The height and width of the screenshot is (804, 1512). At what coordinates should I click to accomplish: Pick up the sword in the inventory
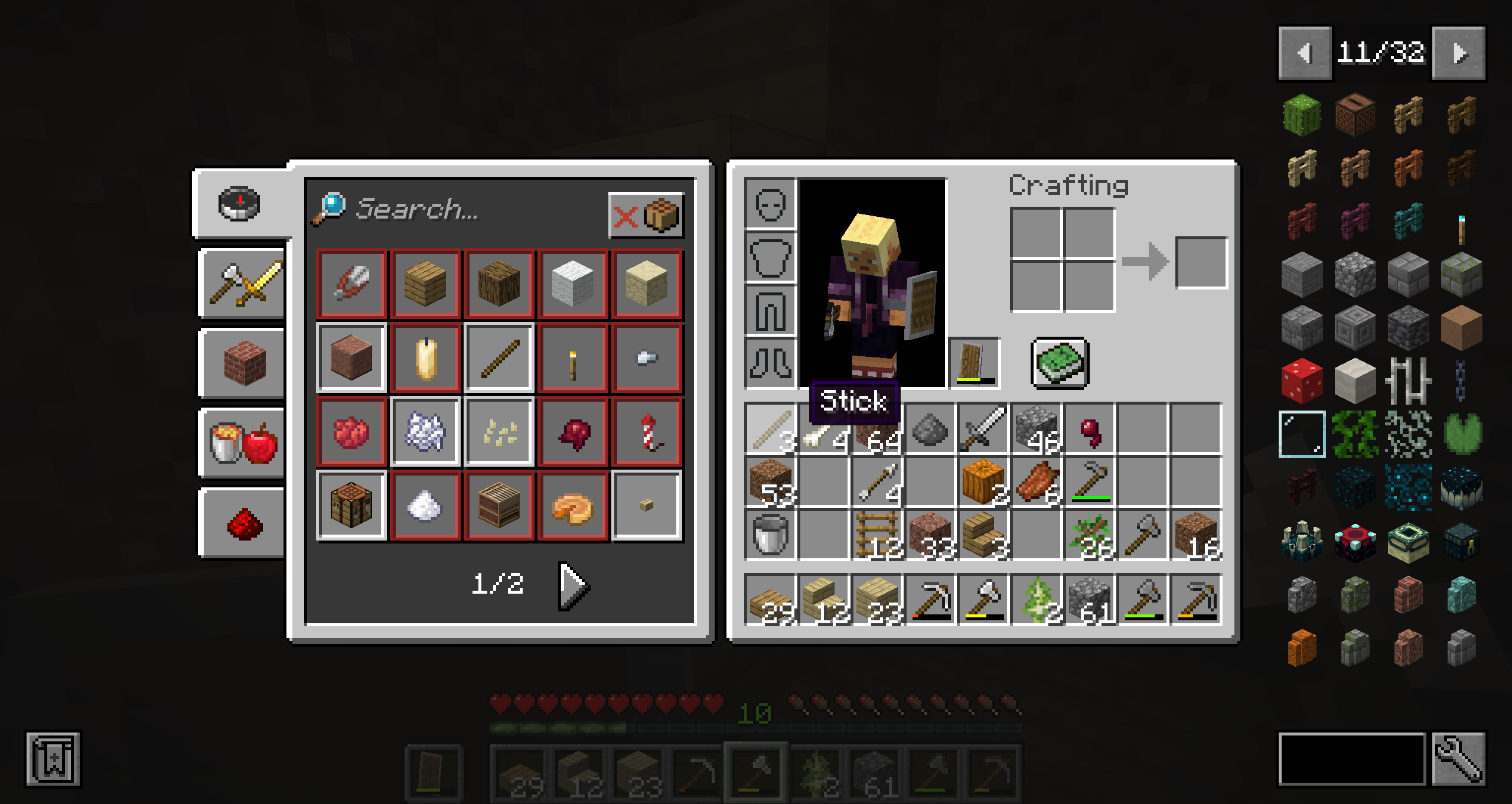tap(983, 429)
